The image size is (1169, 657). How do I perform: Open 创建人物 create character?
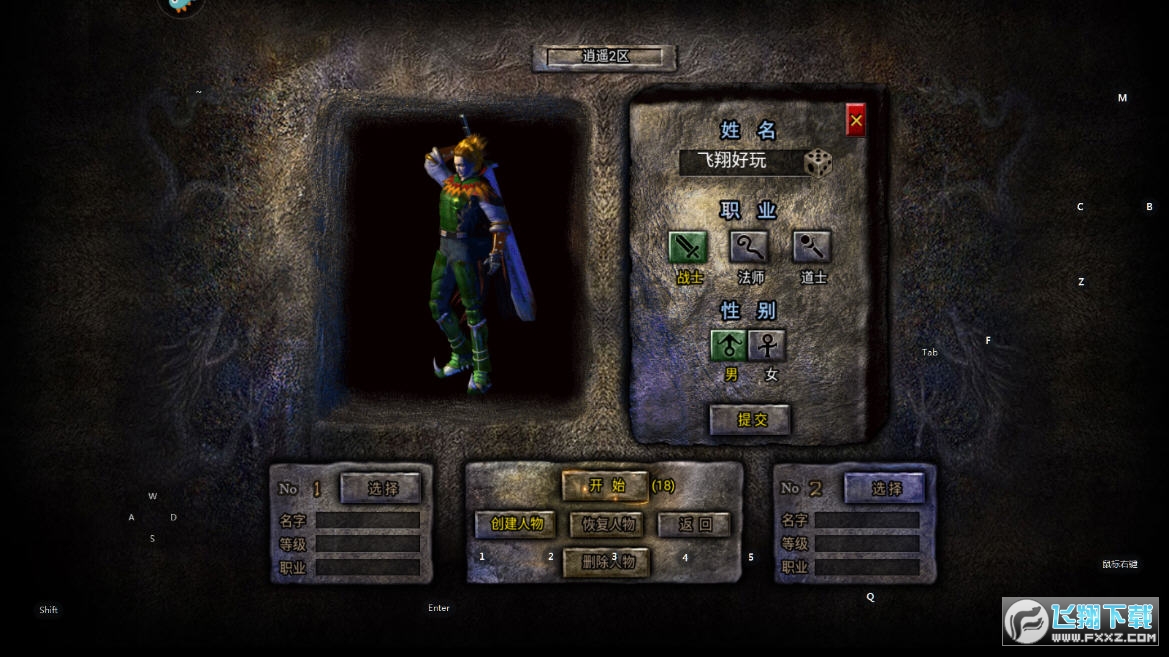pyautogui.click(x=516, y=524)
